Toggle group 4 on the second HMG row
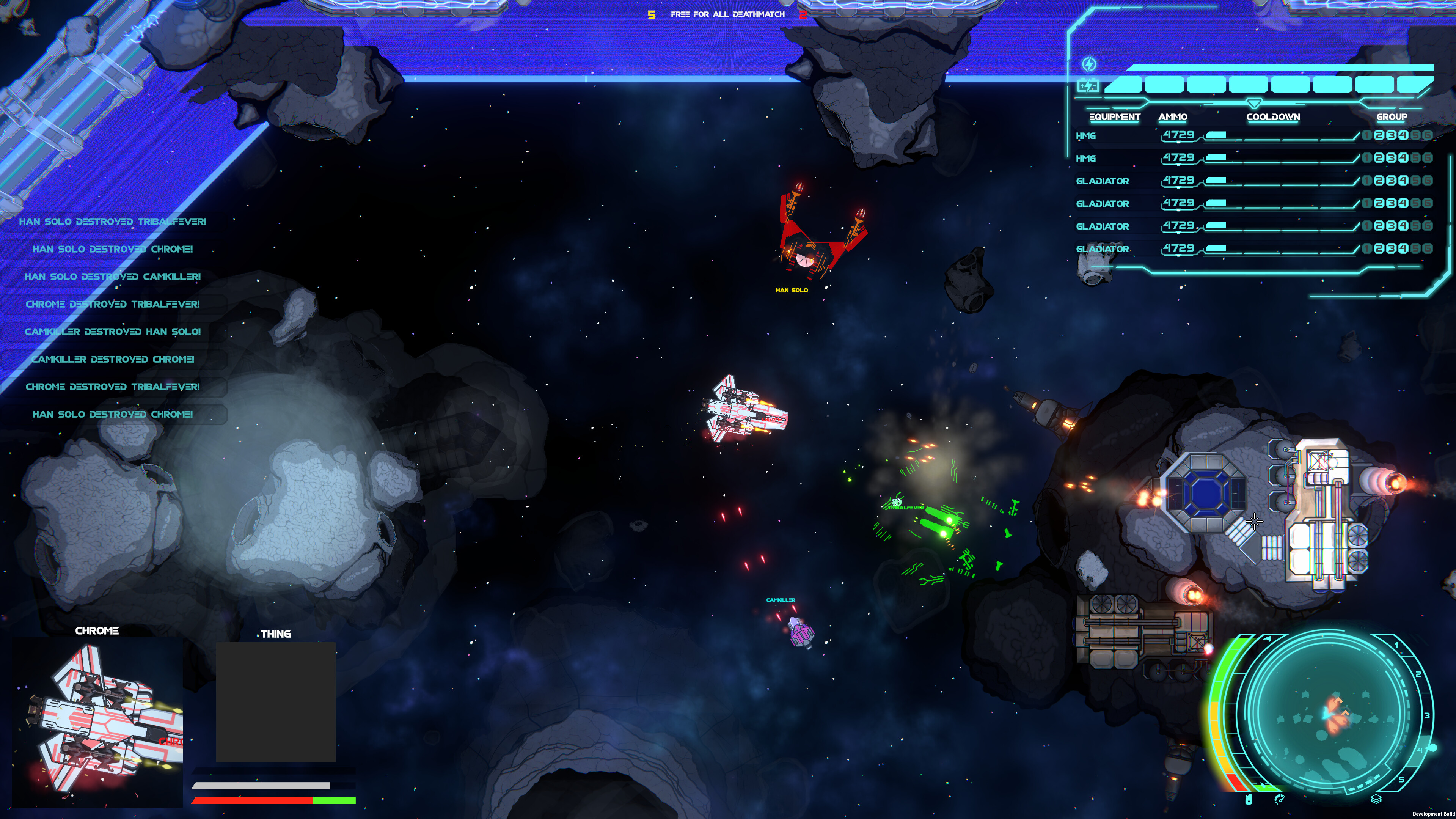Viewport: 1456px width, 819px height. [x=1404, y=158]
